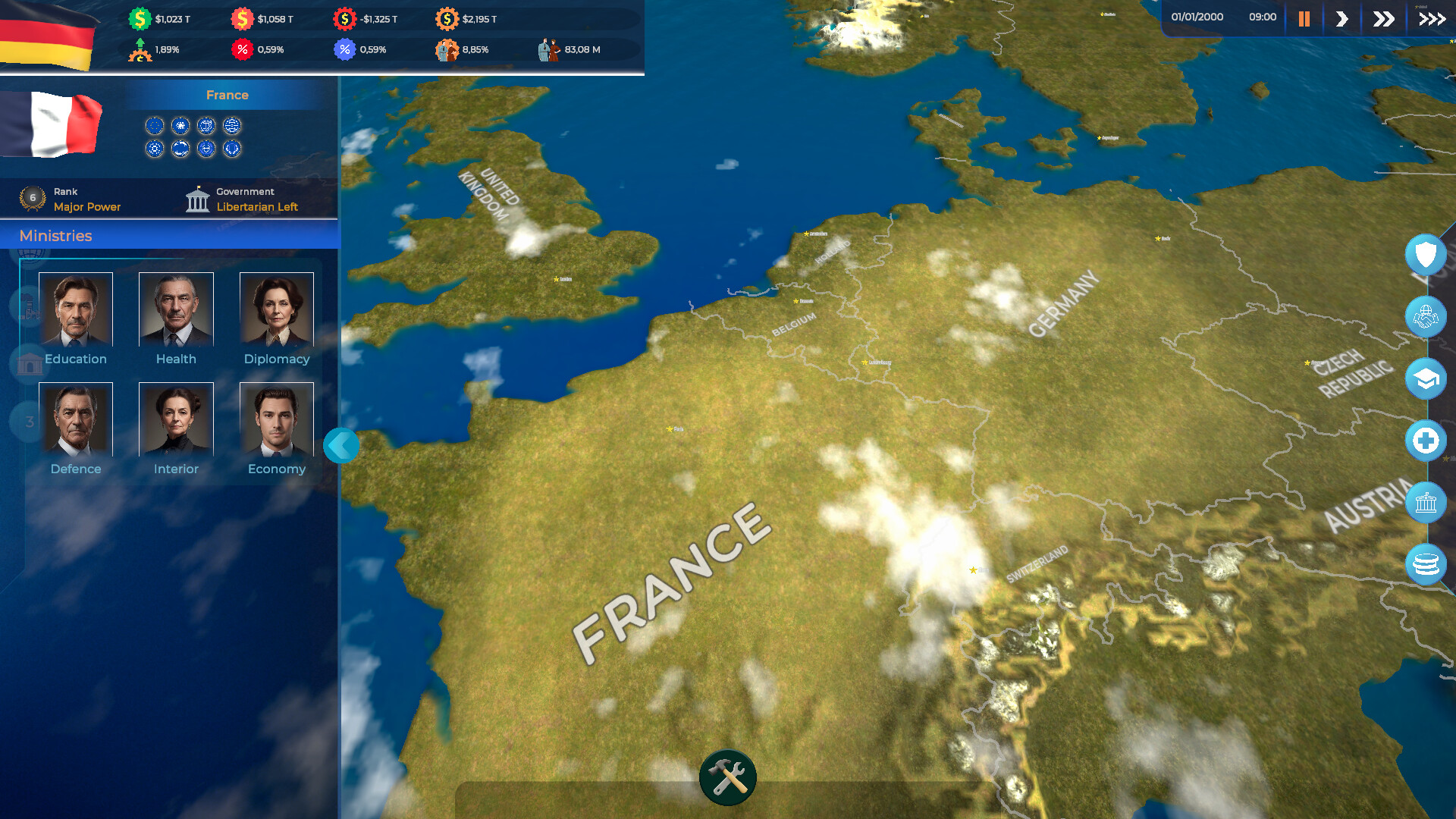Screen dimensions: 1456x819
Task: Click the green GDP money icon in top bar
Action: point(140,17)
